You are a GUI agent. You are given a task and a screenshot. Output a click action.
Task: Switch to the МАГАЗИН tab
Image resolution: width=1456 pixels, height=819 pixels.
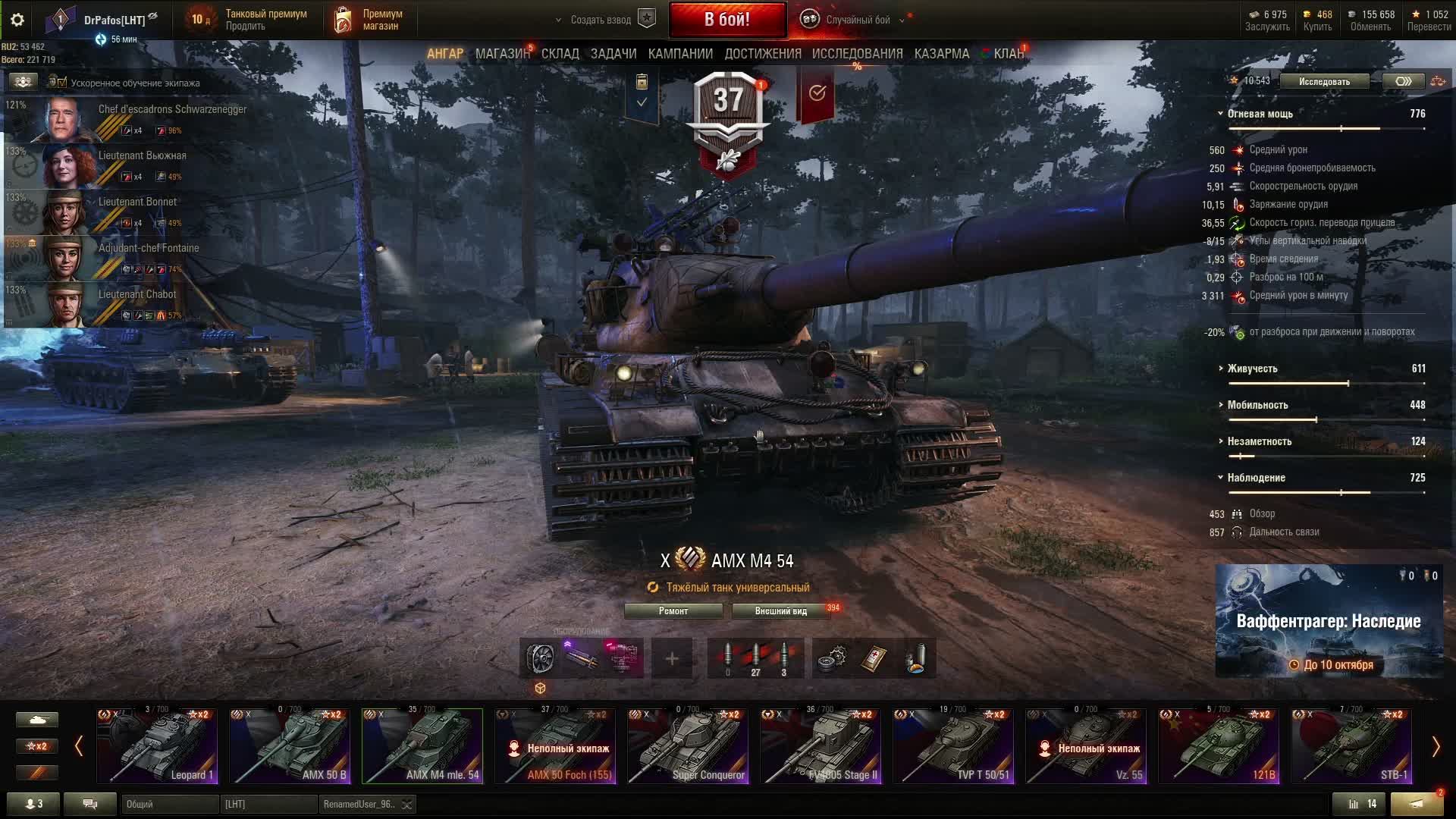[504, 54]
